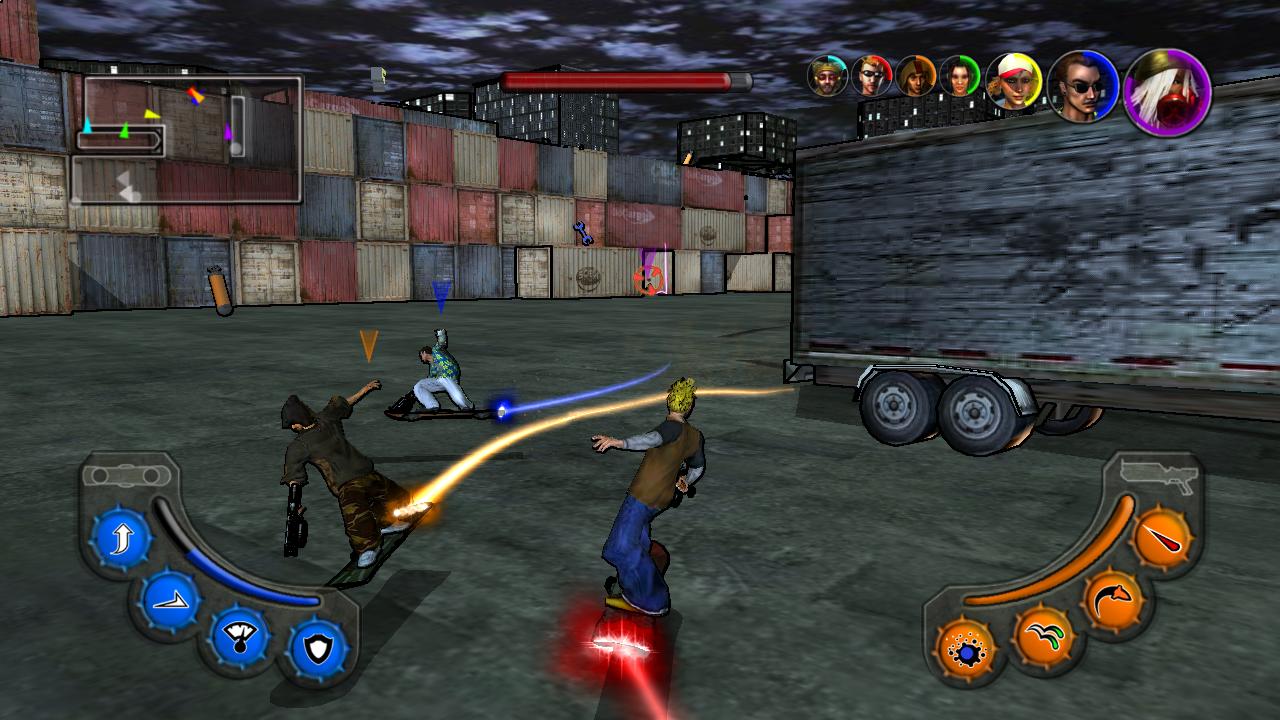
Task: Activate the blue shield ability
Action: (x=317, y=649)
